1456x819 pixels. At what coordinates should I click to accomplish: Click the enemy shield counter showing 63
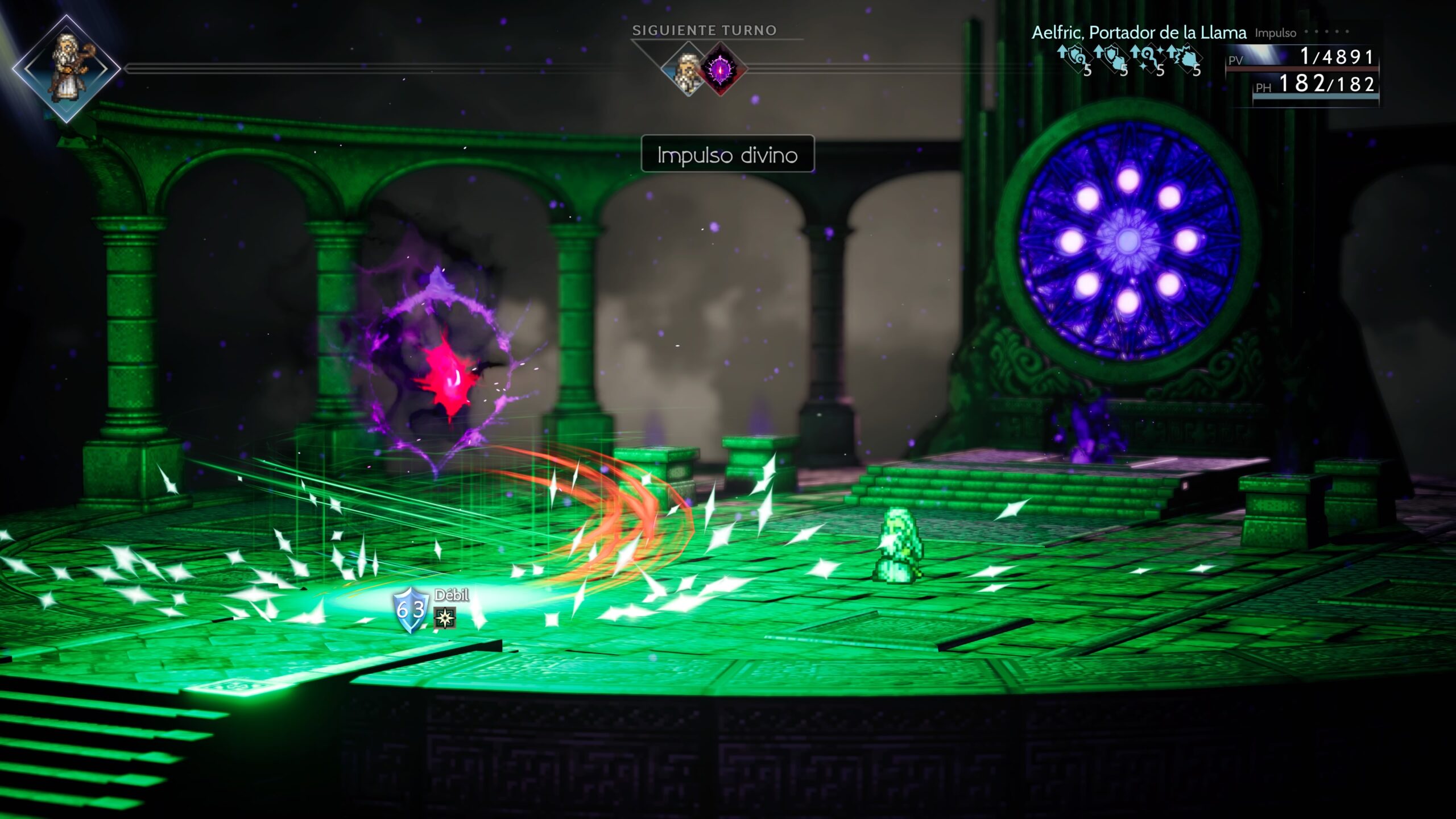411,610
